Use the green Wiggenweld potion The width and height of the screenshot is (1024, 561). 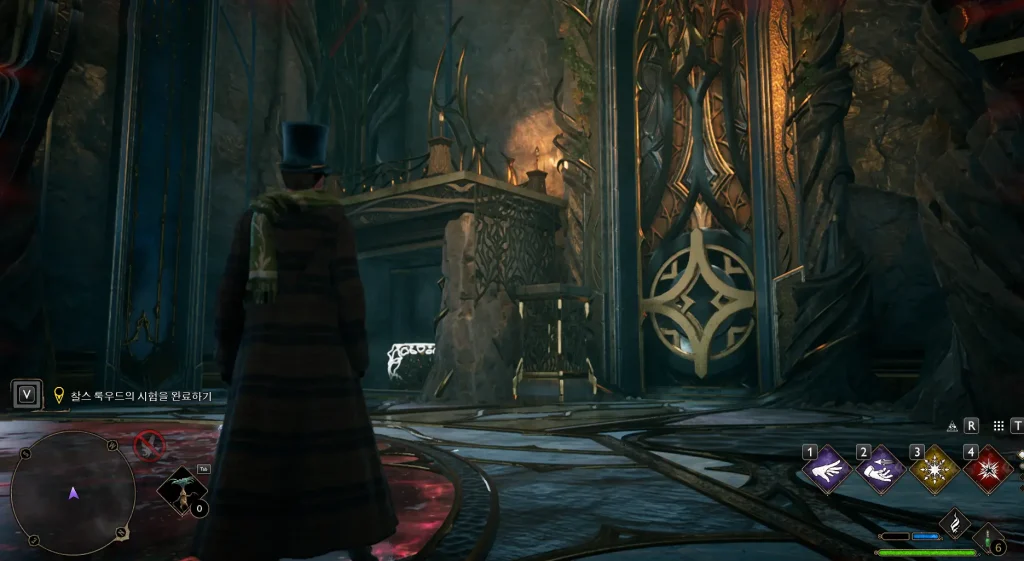tap(989, 540)
